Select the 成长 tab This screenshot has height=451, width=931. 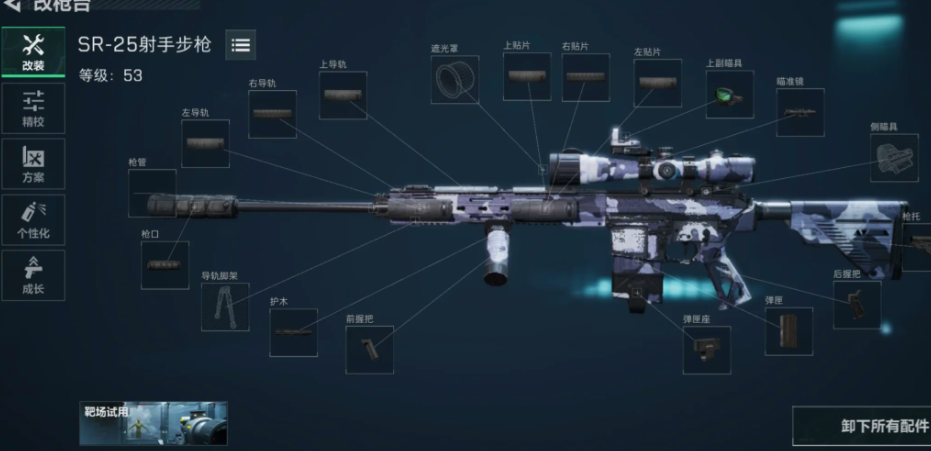(33, 275)
